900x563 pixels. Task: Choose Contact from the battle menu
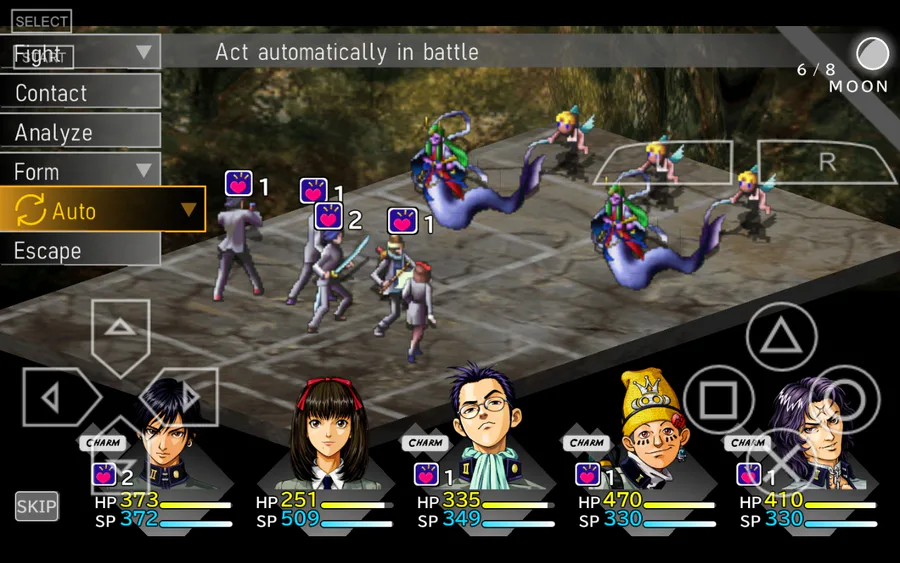pyautogui.click(x=80, y=93)
